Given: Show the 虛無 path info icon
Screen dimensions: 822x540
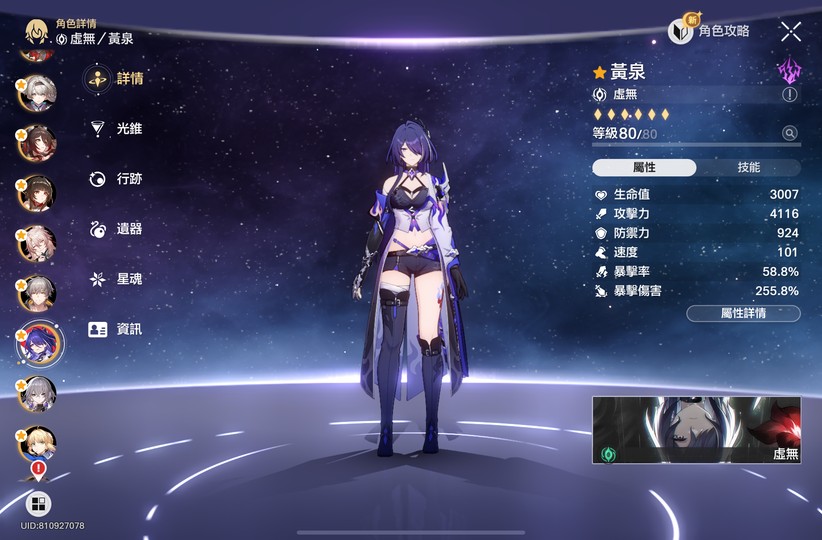Looking at the screenshot, I should pos(790,94).
